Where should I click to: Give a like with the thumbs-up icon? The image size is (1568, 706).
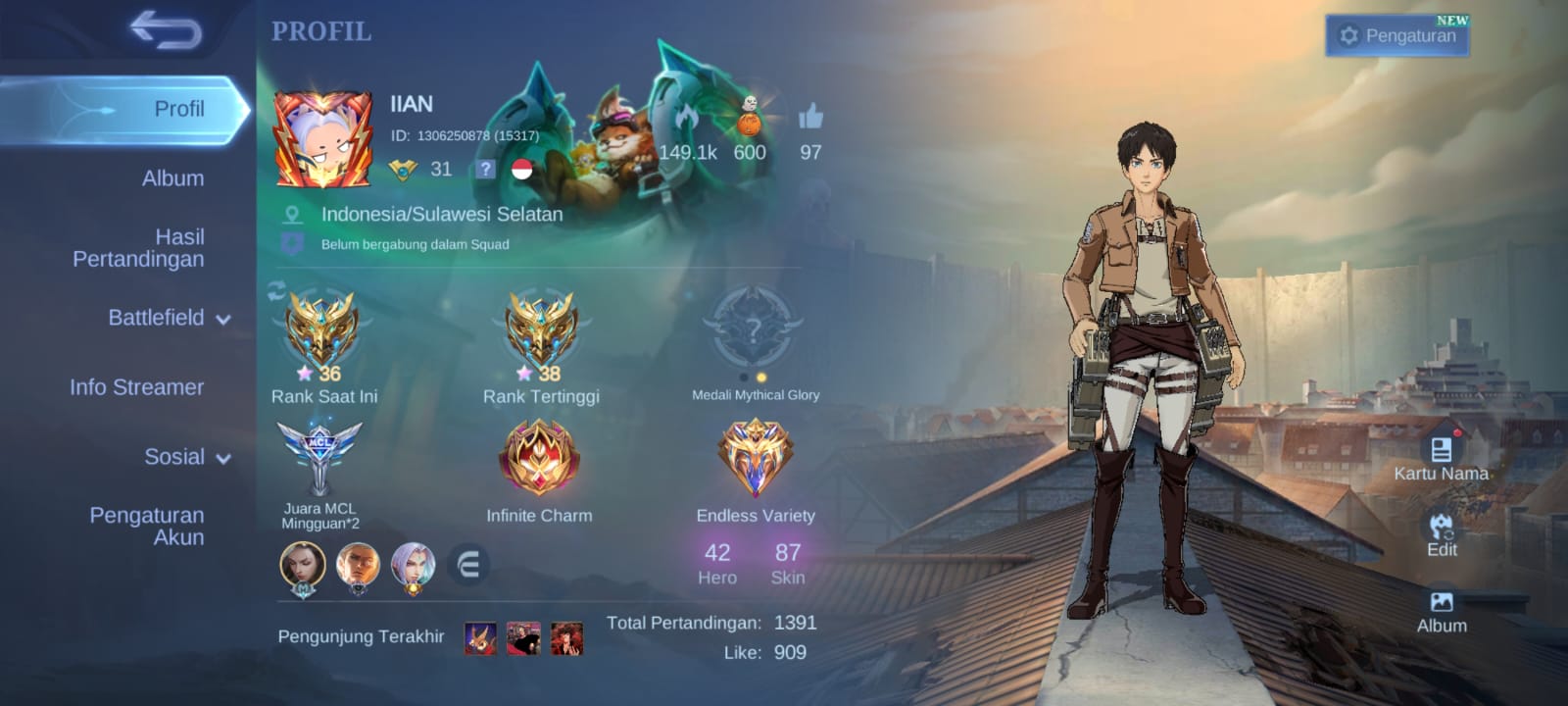click(x=810, y=118)
